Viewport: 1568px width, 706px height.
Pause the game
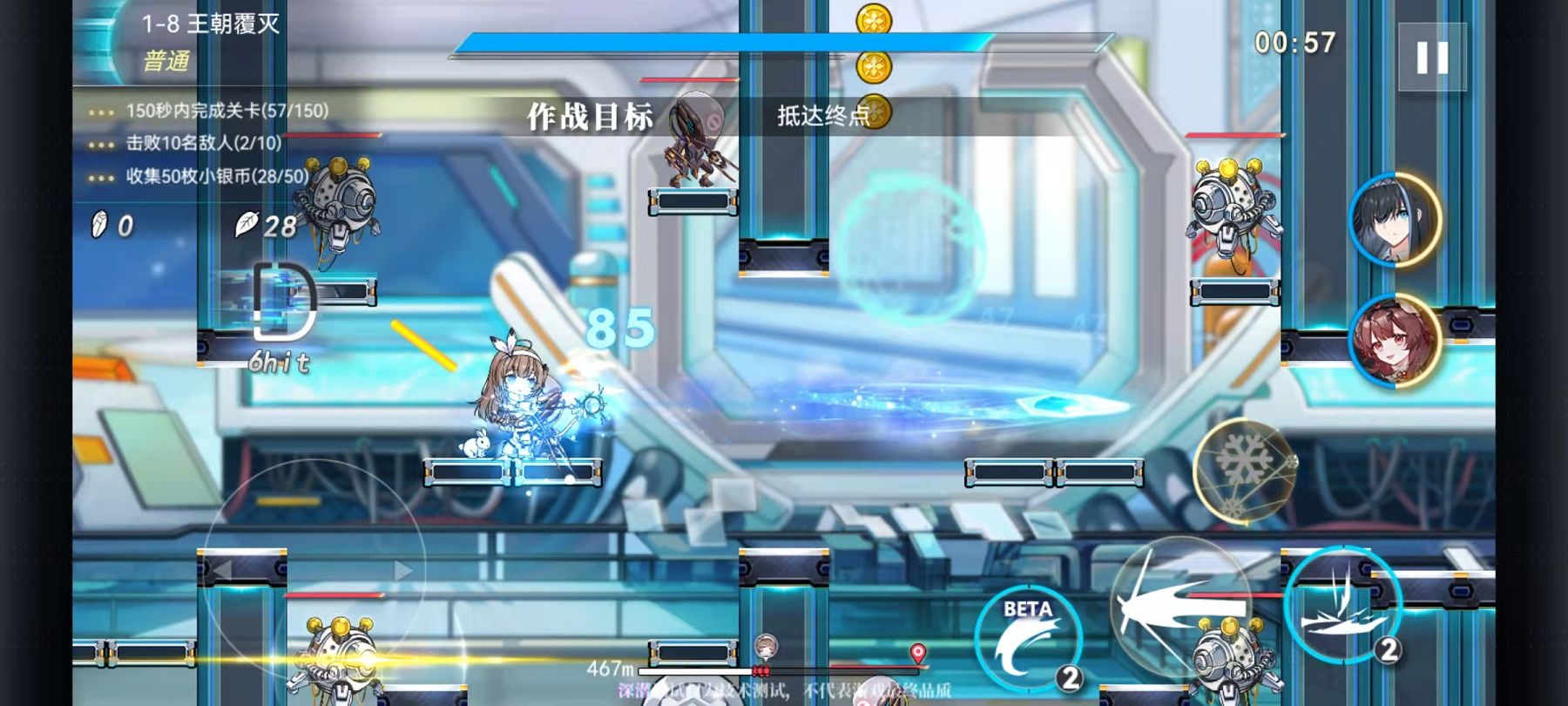coord(1432,58)
